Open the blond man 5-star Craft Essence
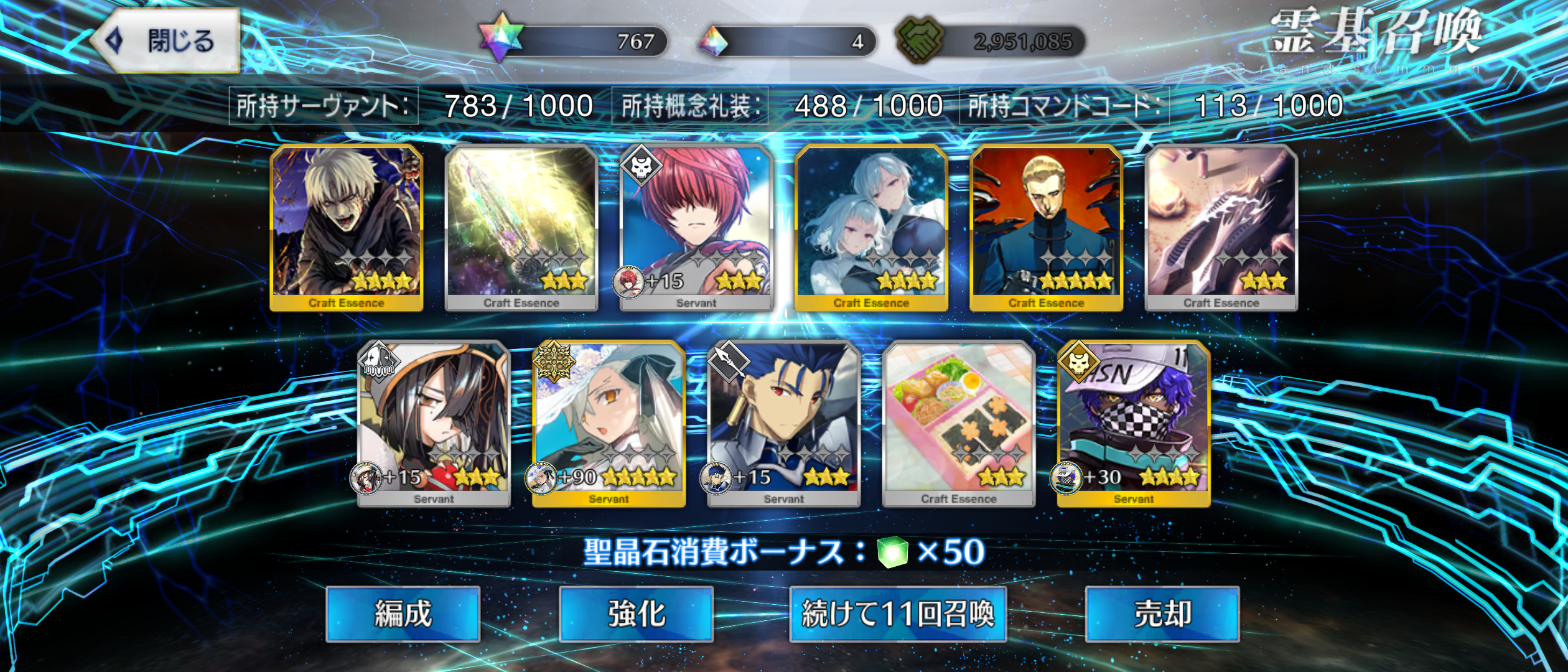 [x=1046, y=227]
